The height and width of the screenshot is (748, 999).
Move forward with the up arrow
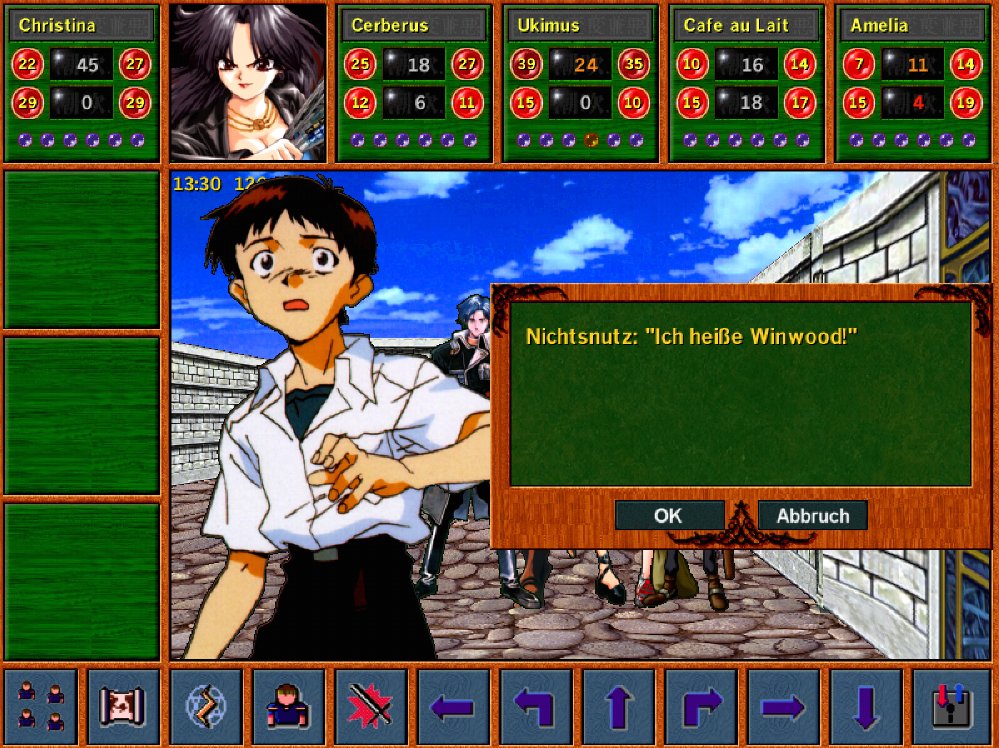[618, 706]
